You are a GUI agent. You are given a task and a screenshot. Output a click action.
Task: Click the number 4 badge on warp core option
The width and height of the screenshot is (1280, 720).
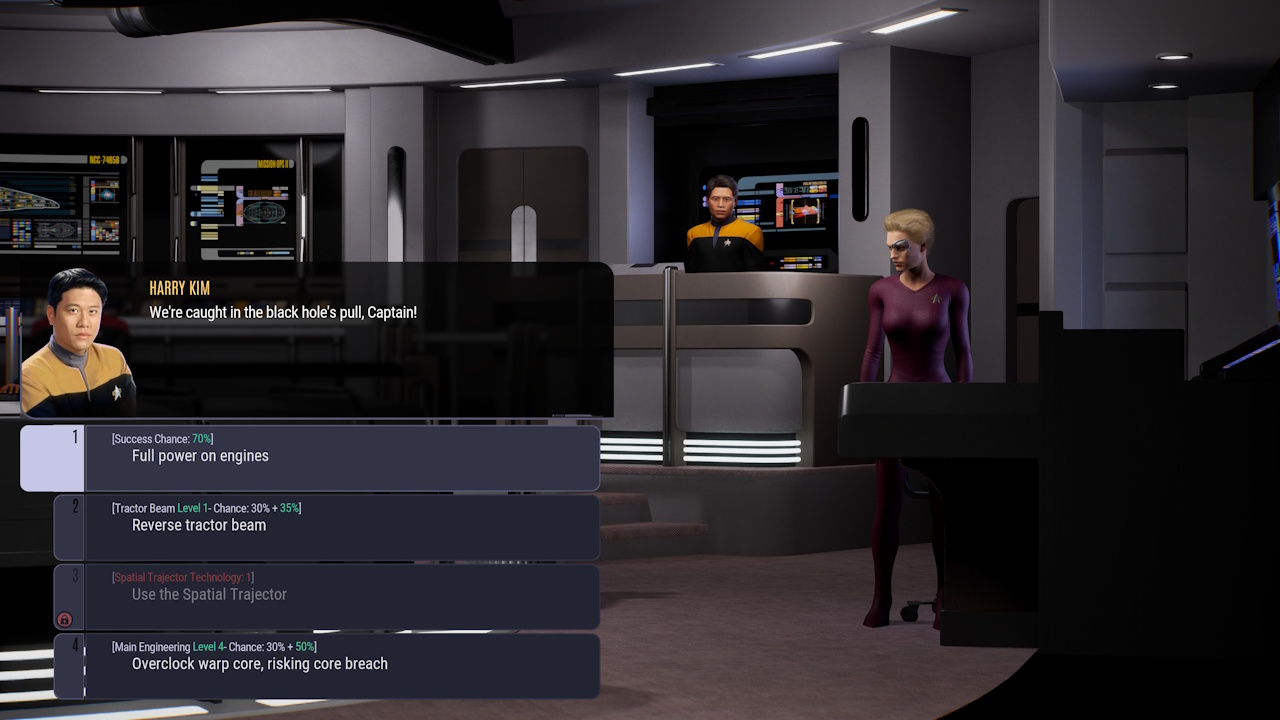click(x=75, y=646)
